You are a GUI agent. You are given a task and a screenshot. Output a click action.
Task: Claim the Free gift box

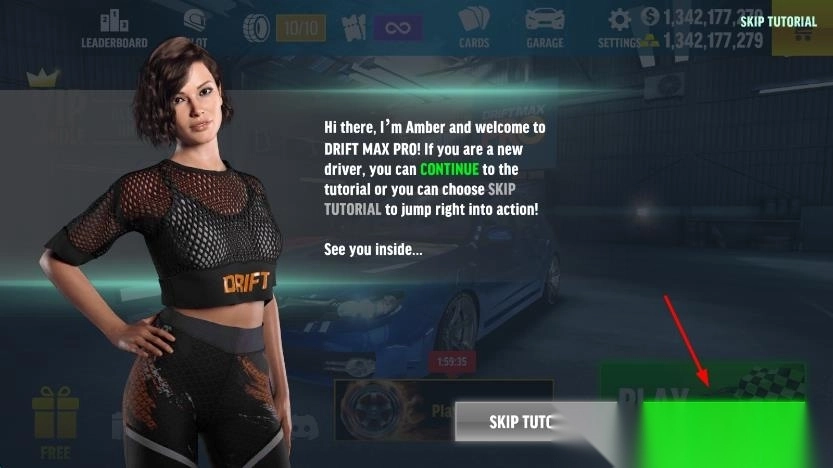(55, 422)
